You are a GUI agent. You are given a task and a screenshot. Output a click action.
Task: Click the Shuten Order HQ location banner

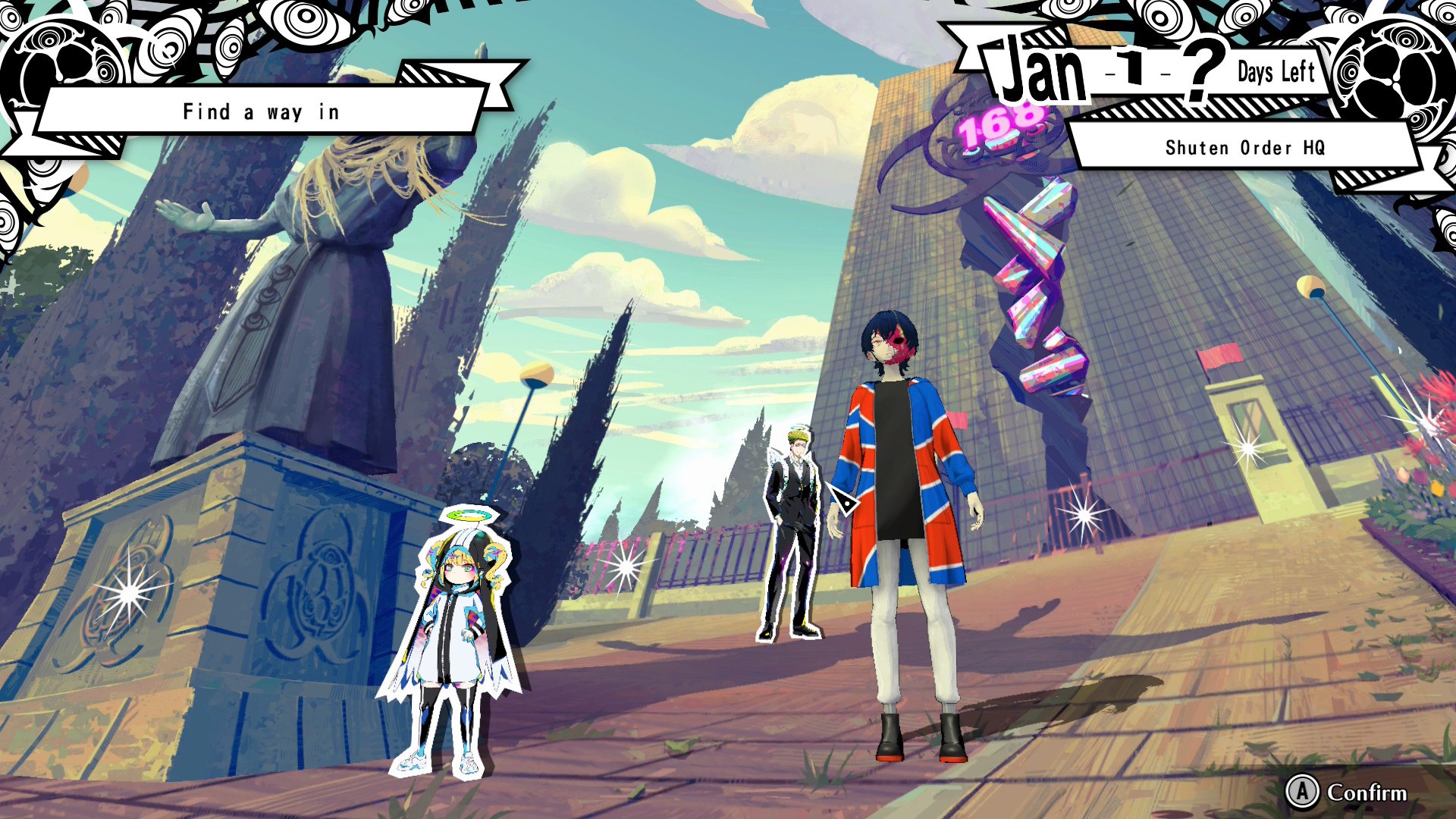click(1244, 147)
